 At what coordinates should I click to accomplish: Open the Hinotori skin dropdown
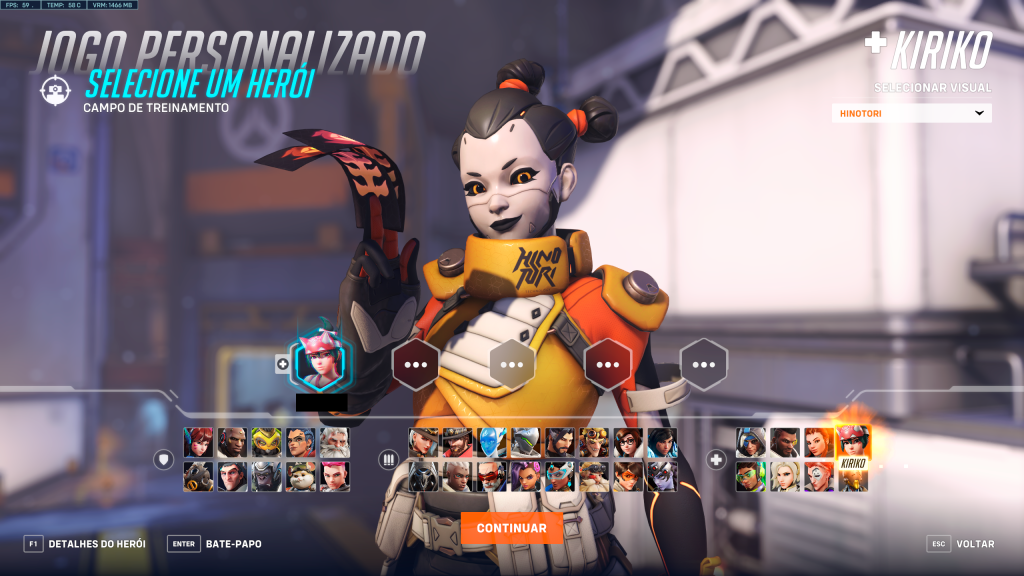coord(911,113)
